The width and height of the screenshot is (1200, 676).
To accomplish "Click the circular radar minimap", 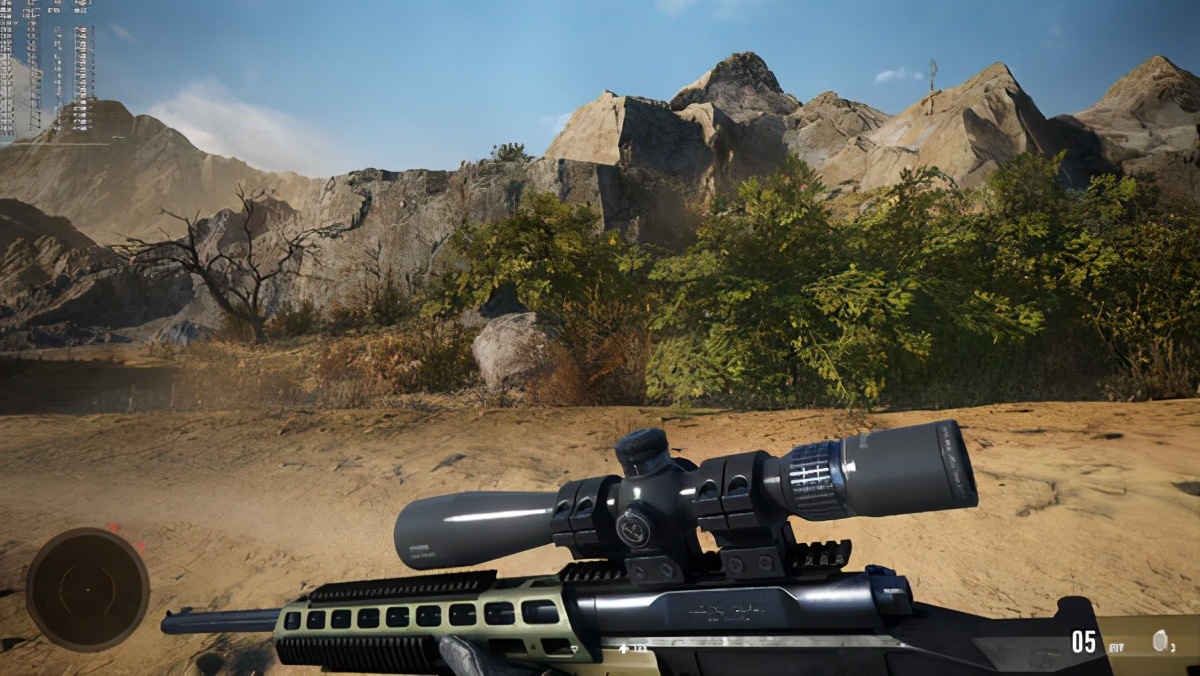I will click(87, 589).
